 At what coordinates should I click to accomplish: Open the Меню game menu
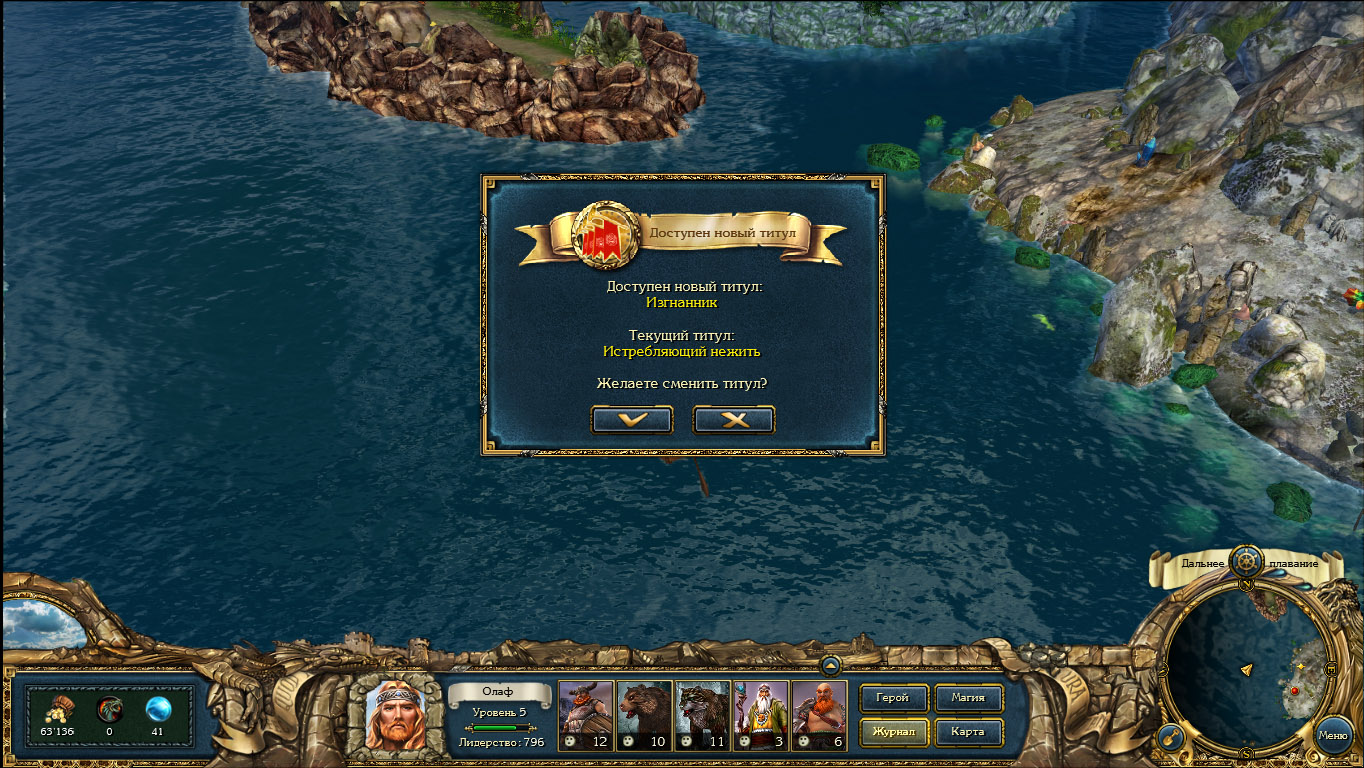[1333, 735]
